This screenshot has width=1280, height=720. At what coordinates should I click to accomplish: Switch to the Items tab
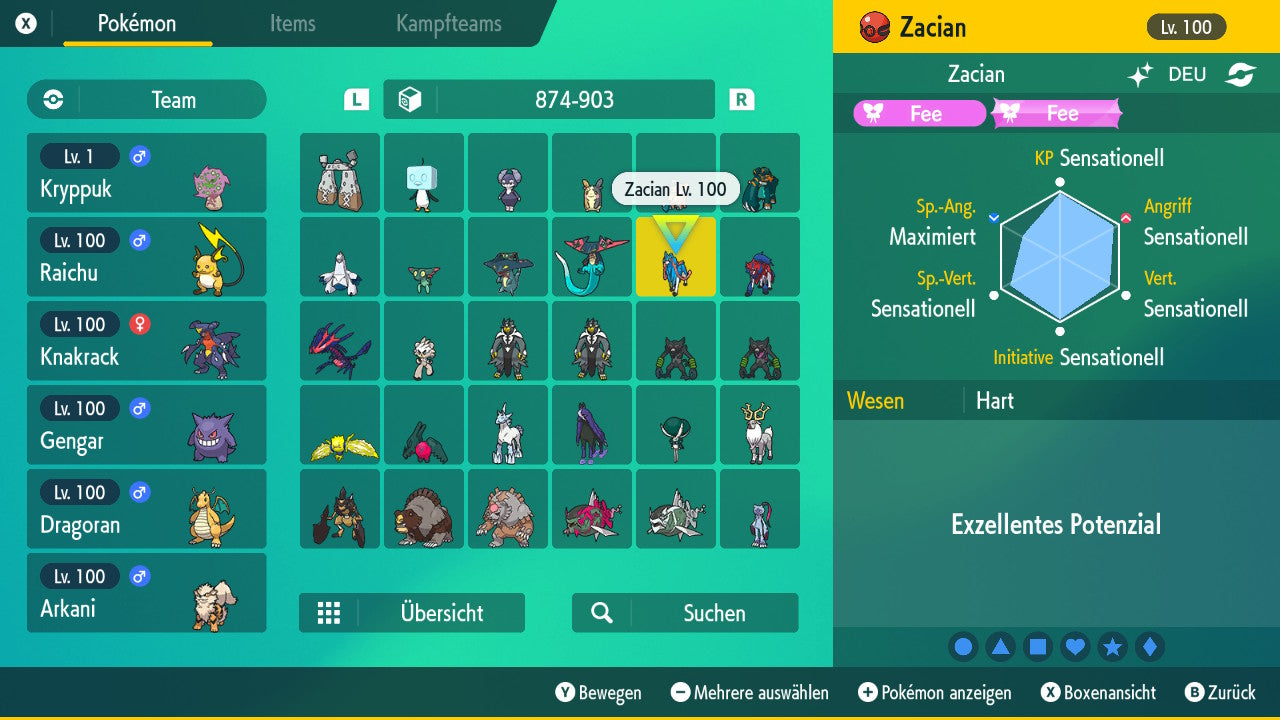coord(291,24)
